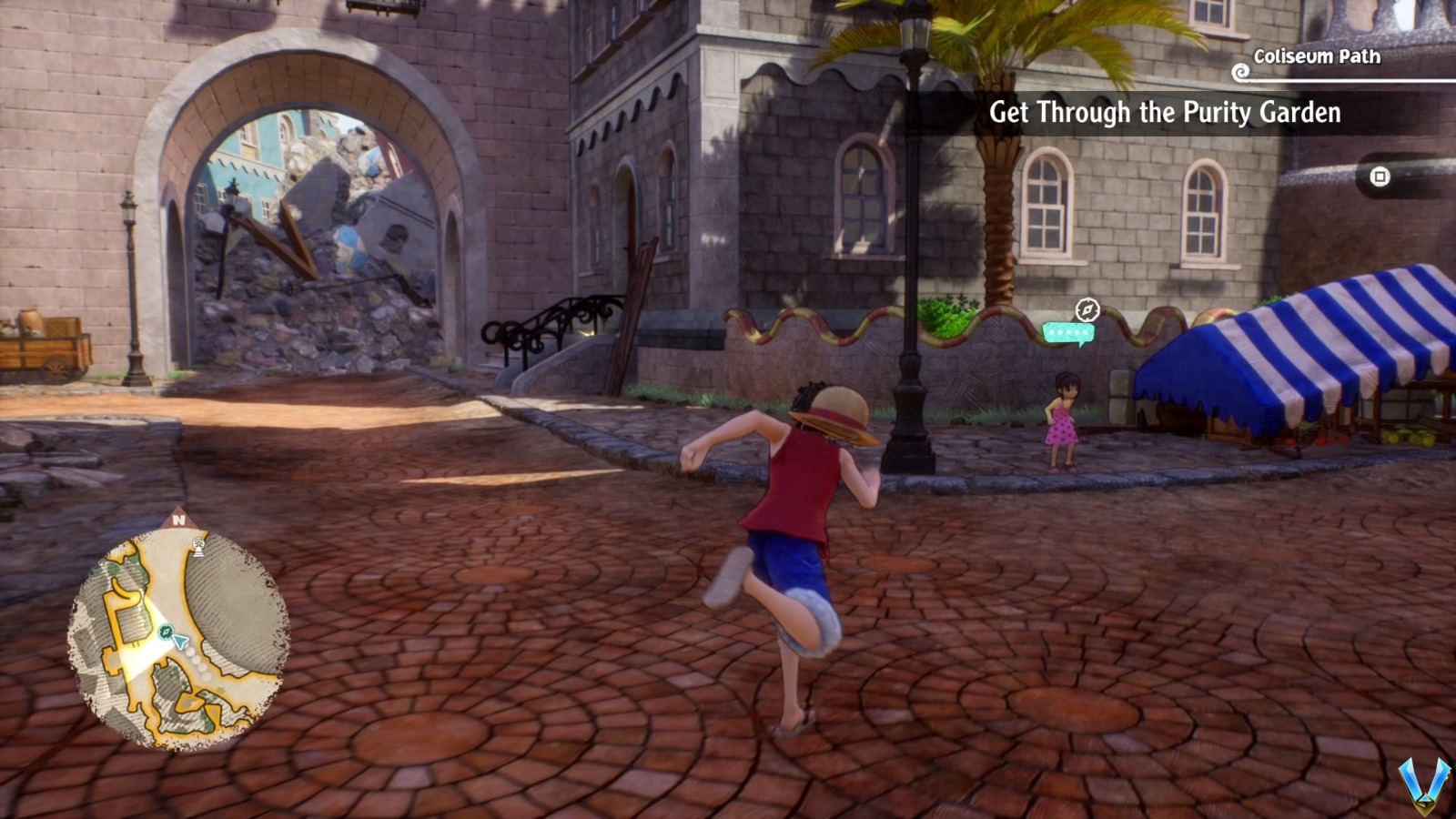
Task: Talk to the girl in the pink dress
Action: pos(1061,419)
